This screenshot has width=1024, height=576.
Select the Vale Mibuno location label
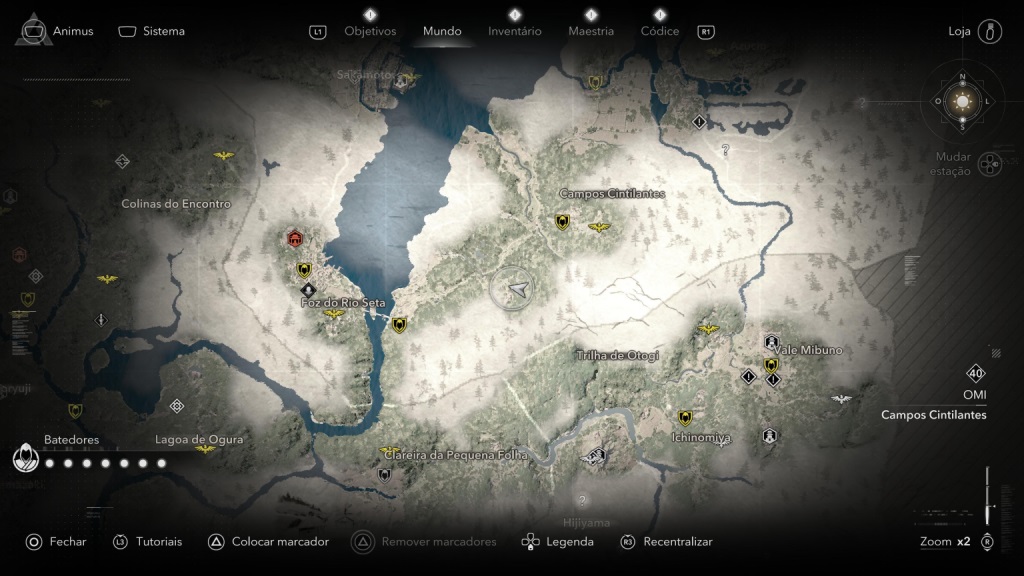pos(808,350)
